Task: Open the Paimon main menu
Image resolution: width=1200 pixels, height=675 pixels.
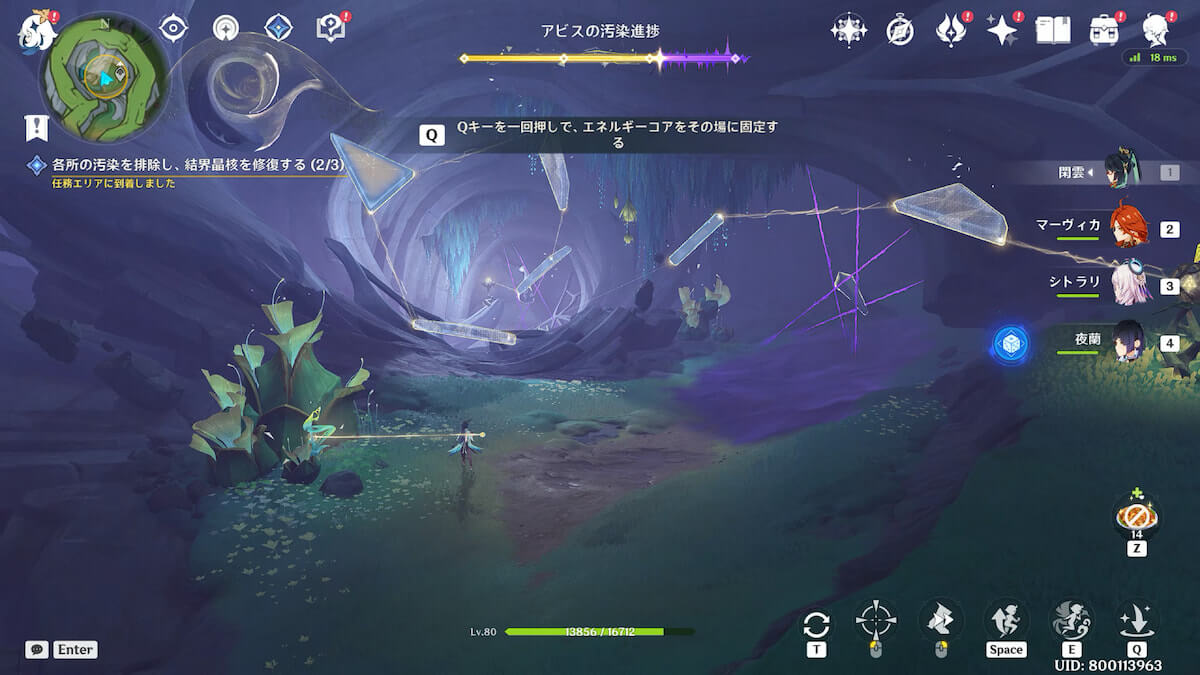Action: 36,30
